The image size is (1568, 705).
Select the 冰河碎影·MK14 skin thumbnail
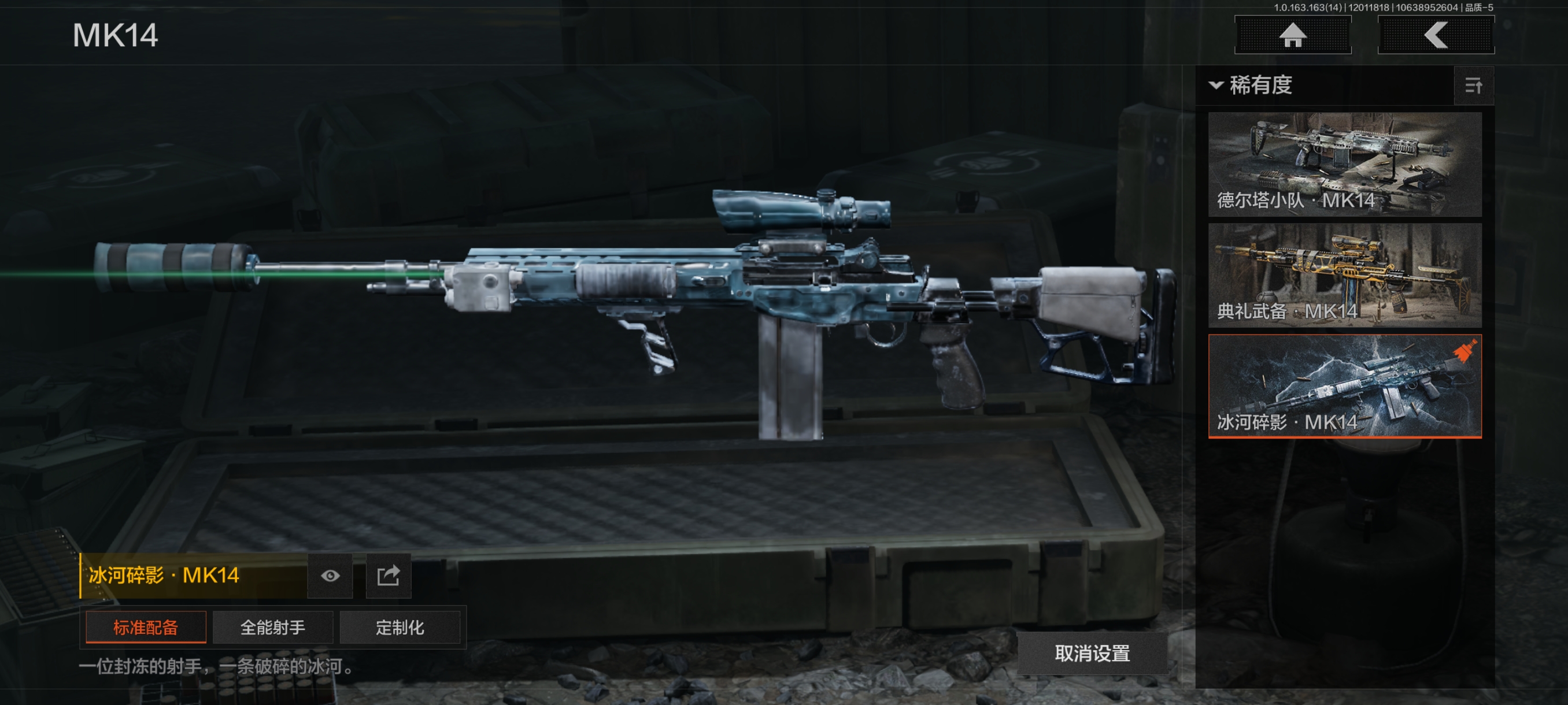(x=1345, y=386)
